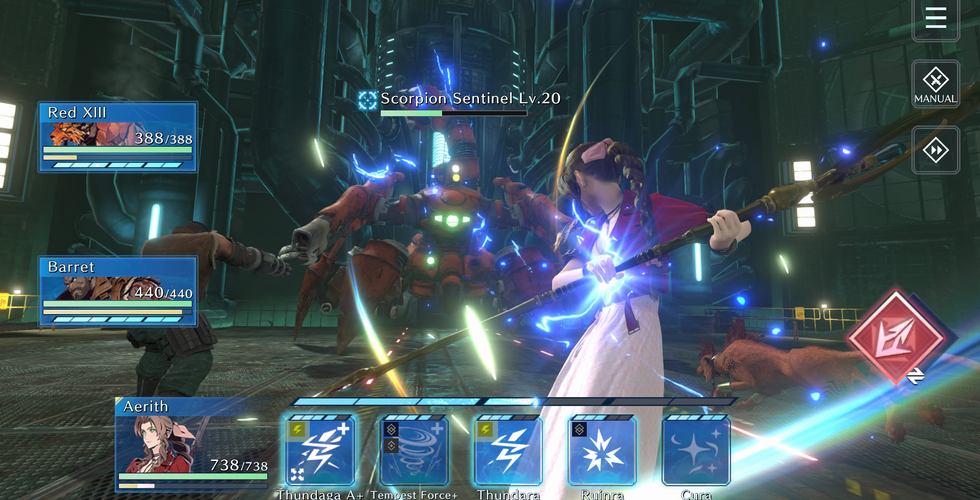Toggle the MANUAL battle mode button
980x500 pixels.
[x=935, y=84]
